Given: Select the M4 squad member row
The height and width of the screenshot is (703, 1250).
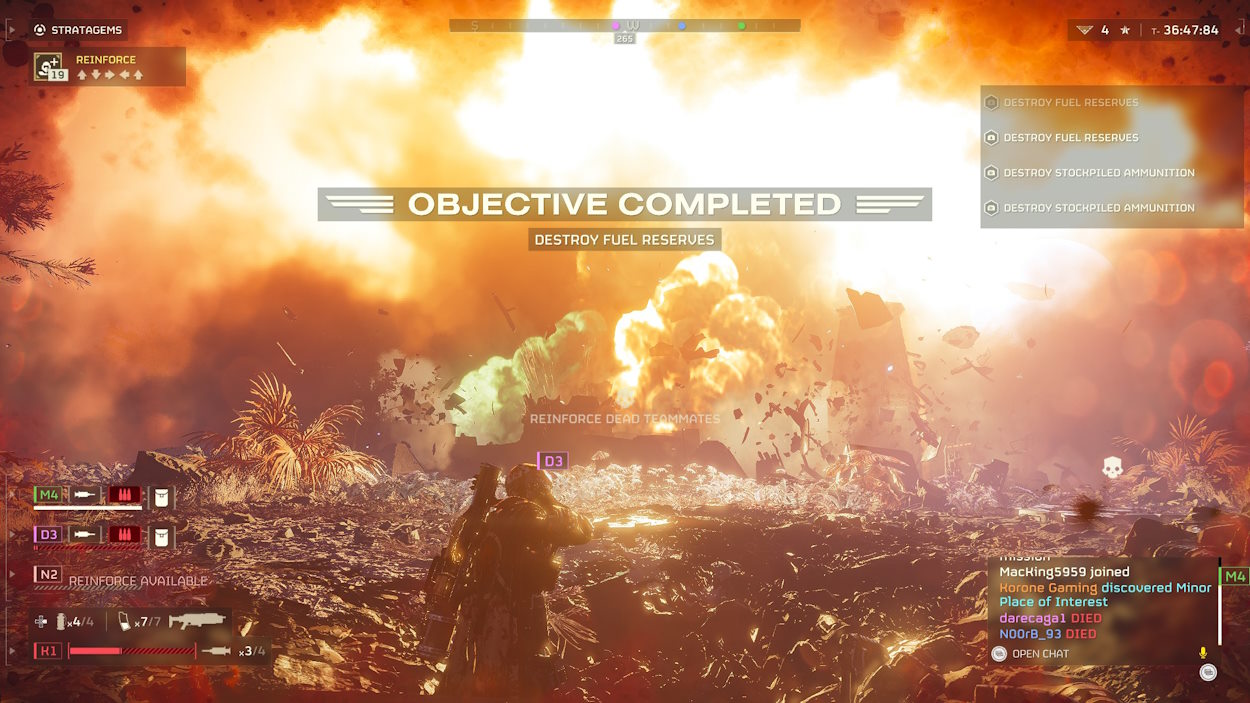Looking at the screenshot, I should [x=104, y=496].
